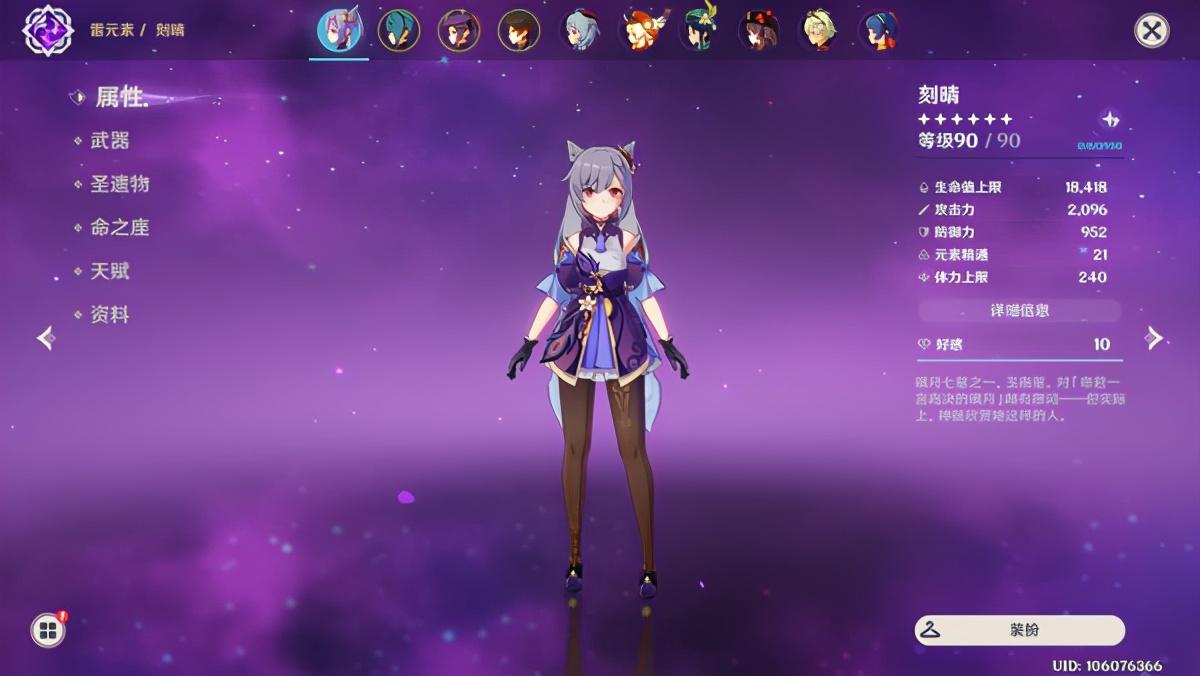Open the 装扮 outfit button
This screenshot has height=676, width=1200.
1019,630
